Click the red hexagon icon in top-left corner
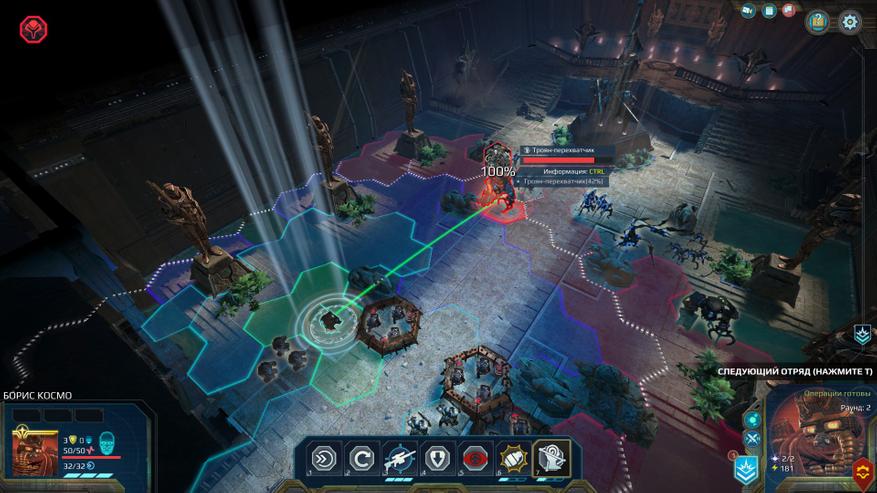The height and width of the screenshot is (493, 877). click(33, 28)
